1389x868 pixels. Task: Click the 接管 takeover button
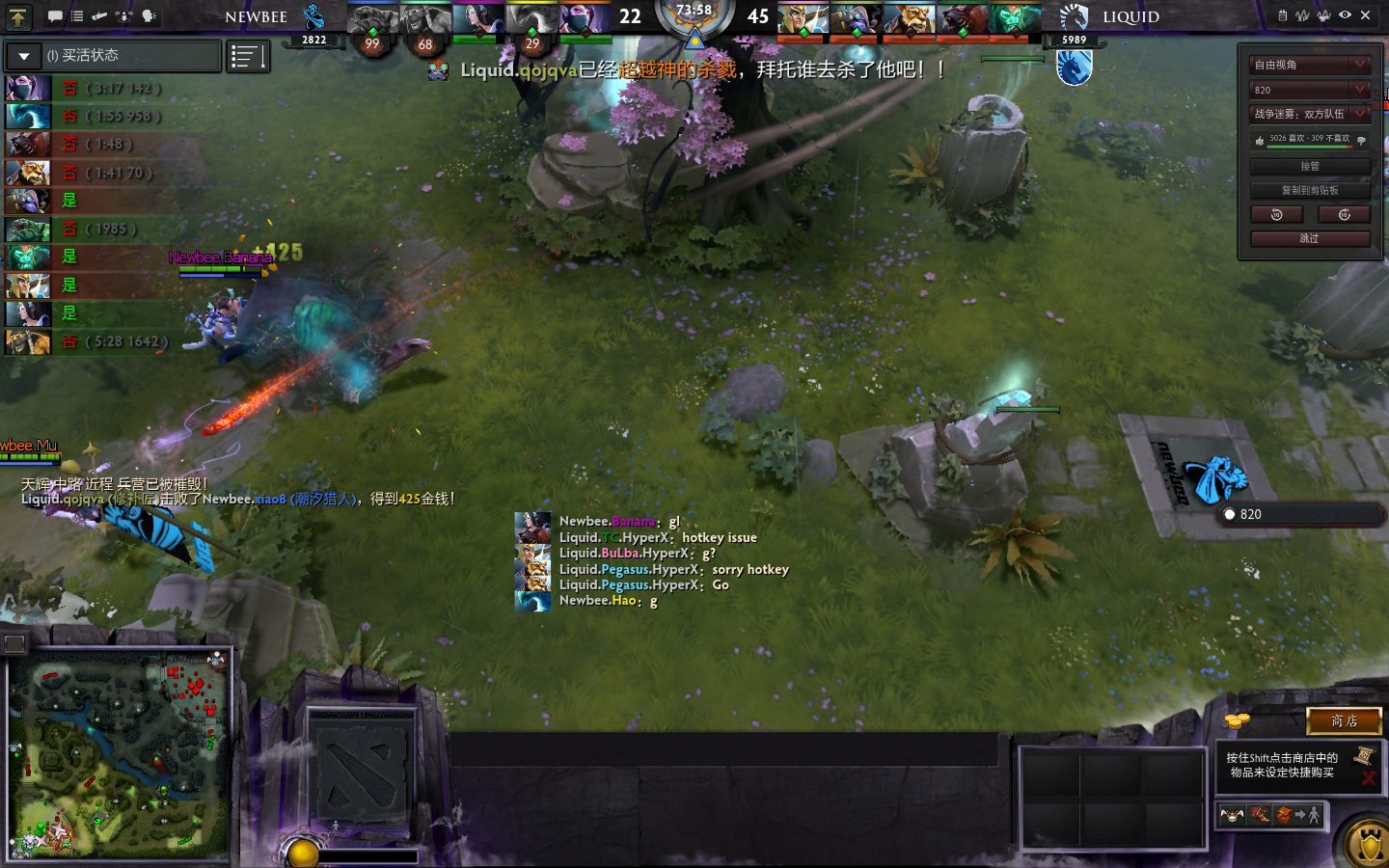[1310, 166]
